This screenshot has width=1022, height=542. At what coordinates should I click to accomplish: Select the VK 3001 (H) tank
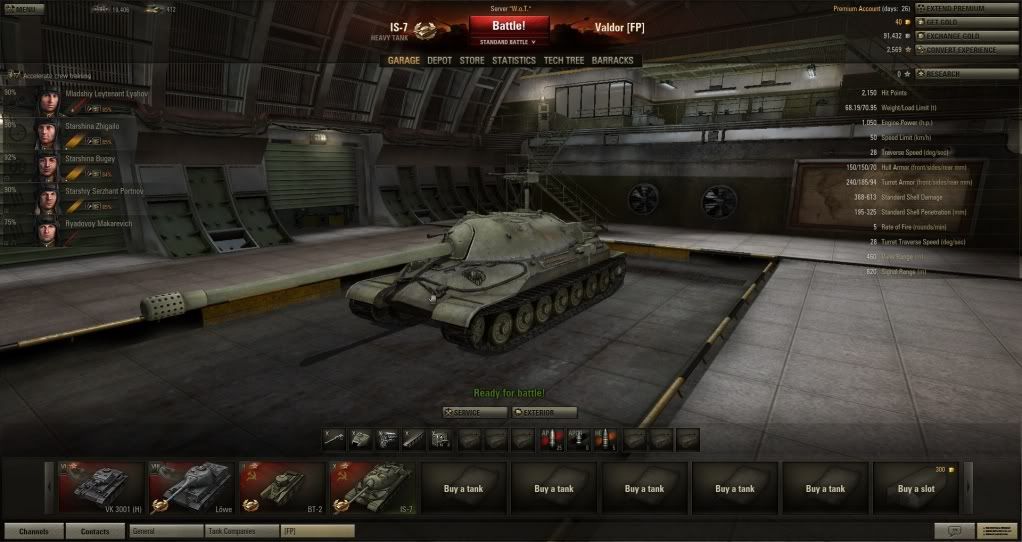pyautogui.click(x=101, y=488)
